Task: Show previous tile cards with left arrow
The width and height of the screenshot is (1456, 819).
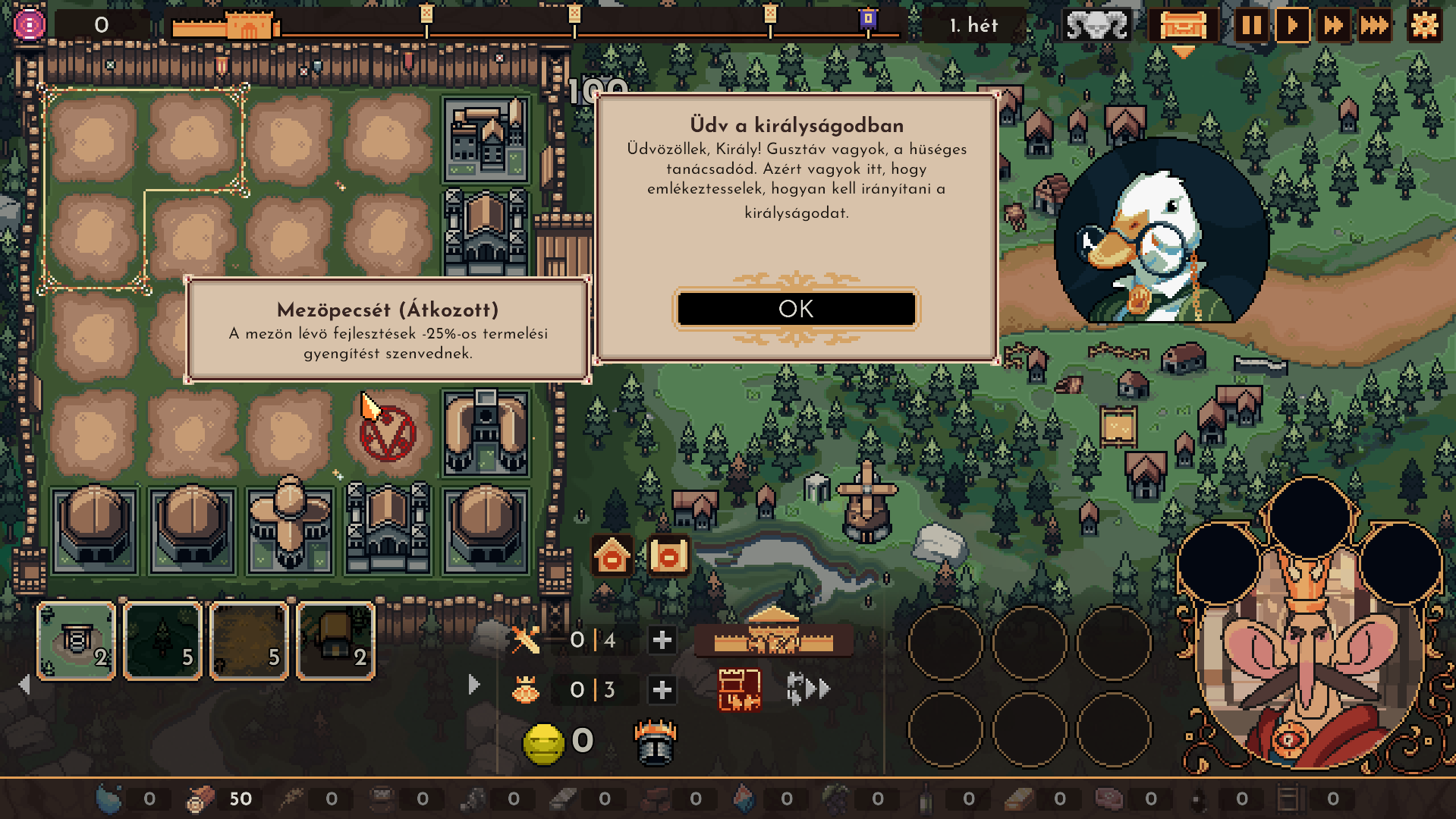Action: pyautogui.click(x=24, y=685)
